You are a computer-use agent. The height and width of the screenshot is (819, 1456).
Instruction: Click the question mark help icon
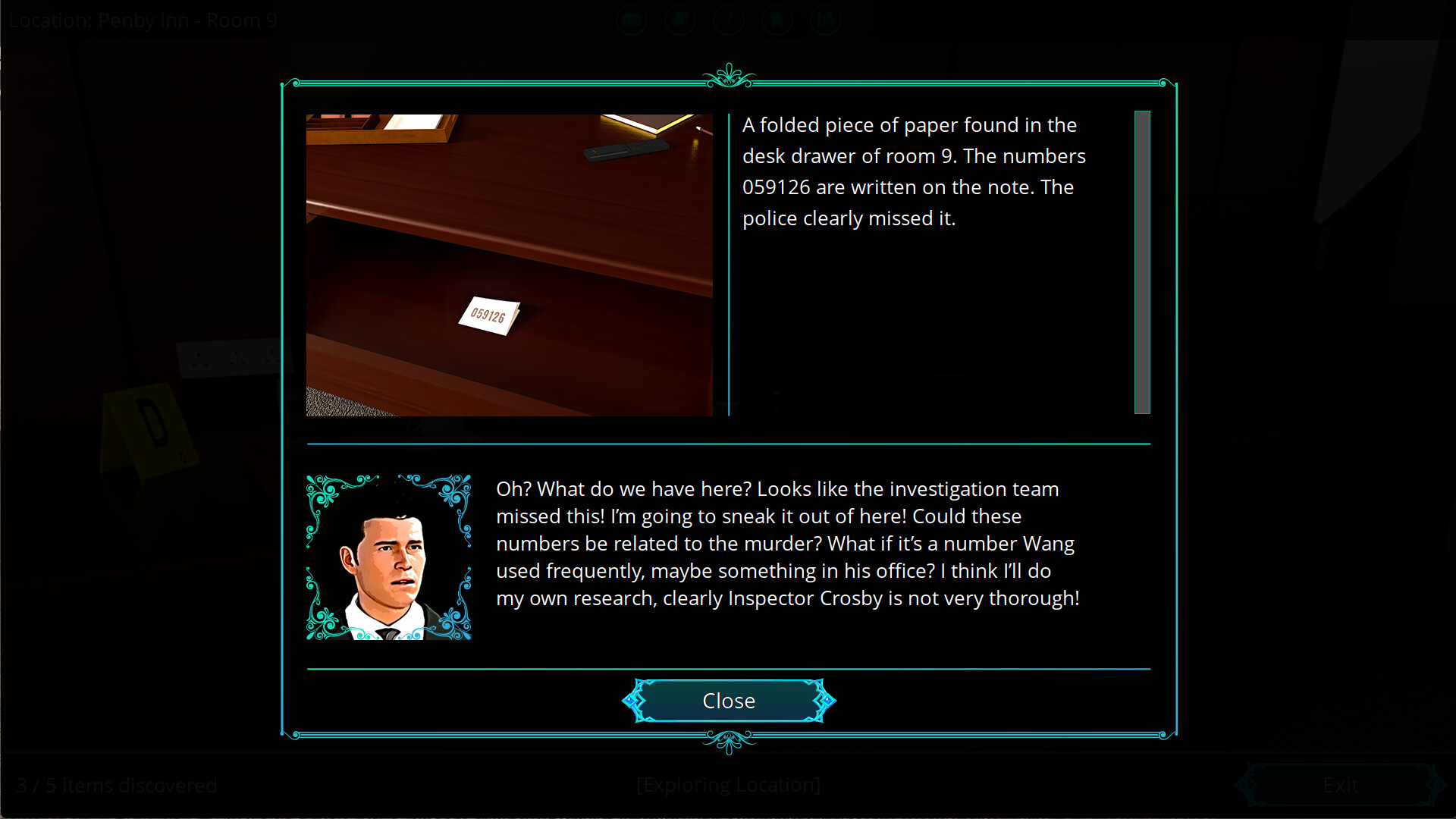coord(729,20)
